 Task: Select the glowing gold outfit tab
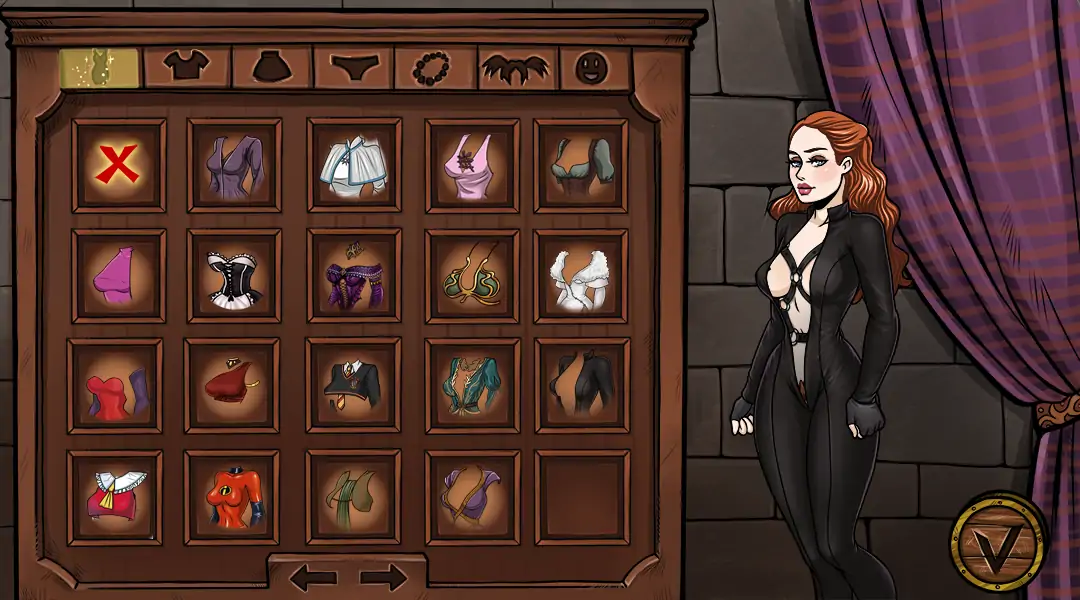click(x=98, y=67)
